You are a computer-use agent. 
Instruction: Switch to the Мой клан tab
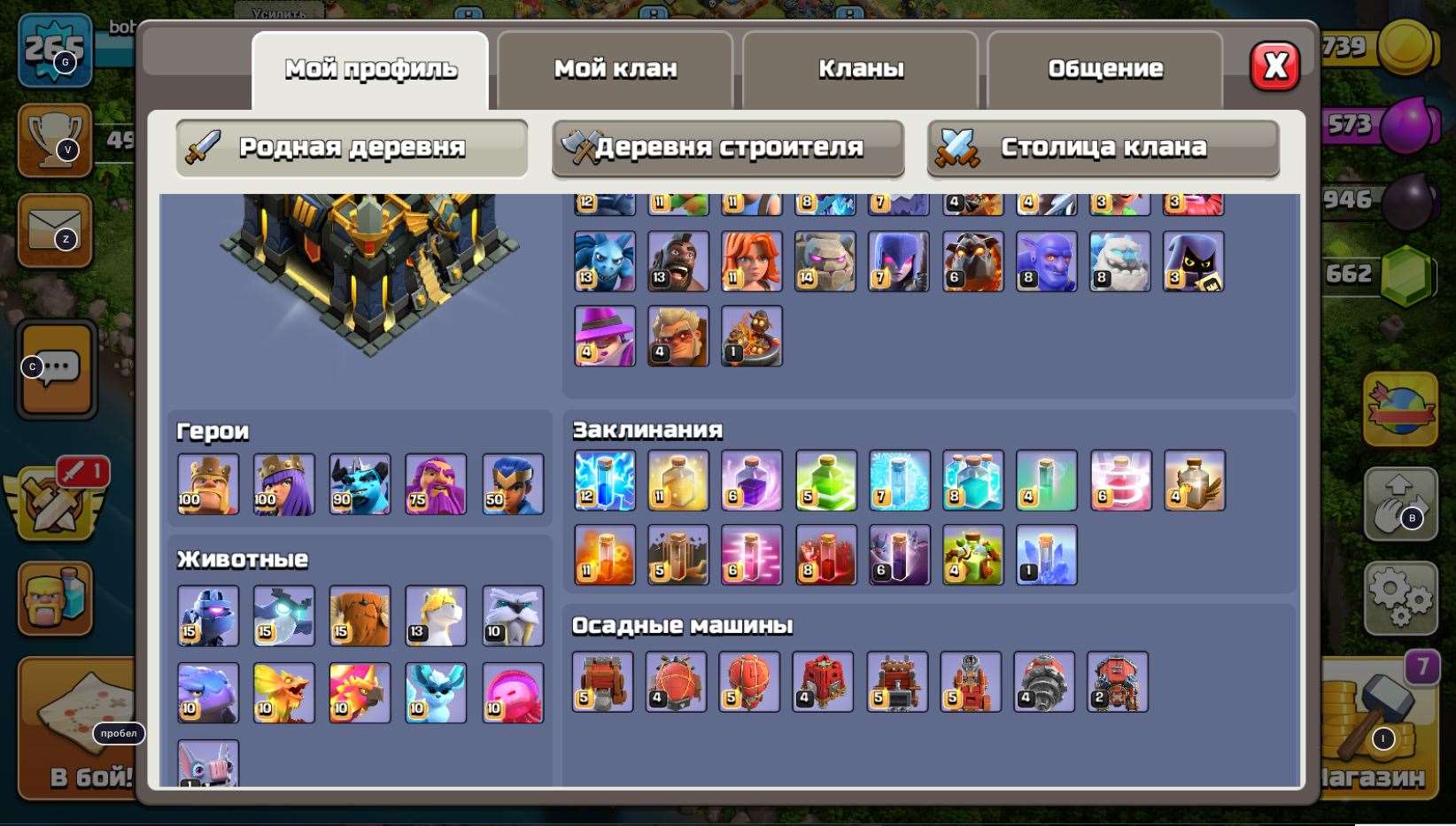(615, 67)
